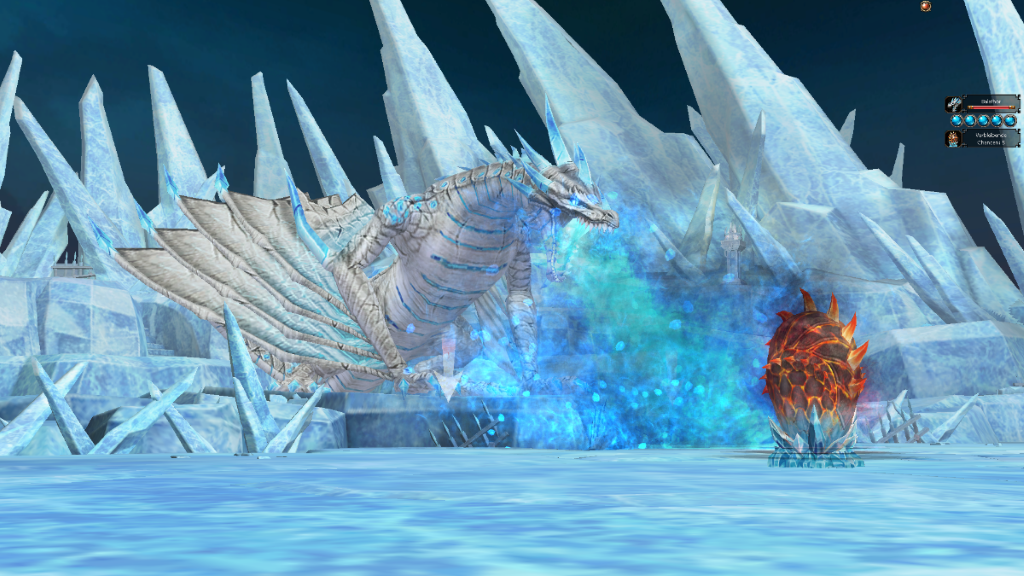Select the ice dragon boss portrait

[954, 103]
